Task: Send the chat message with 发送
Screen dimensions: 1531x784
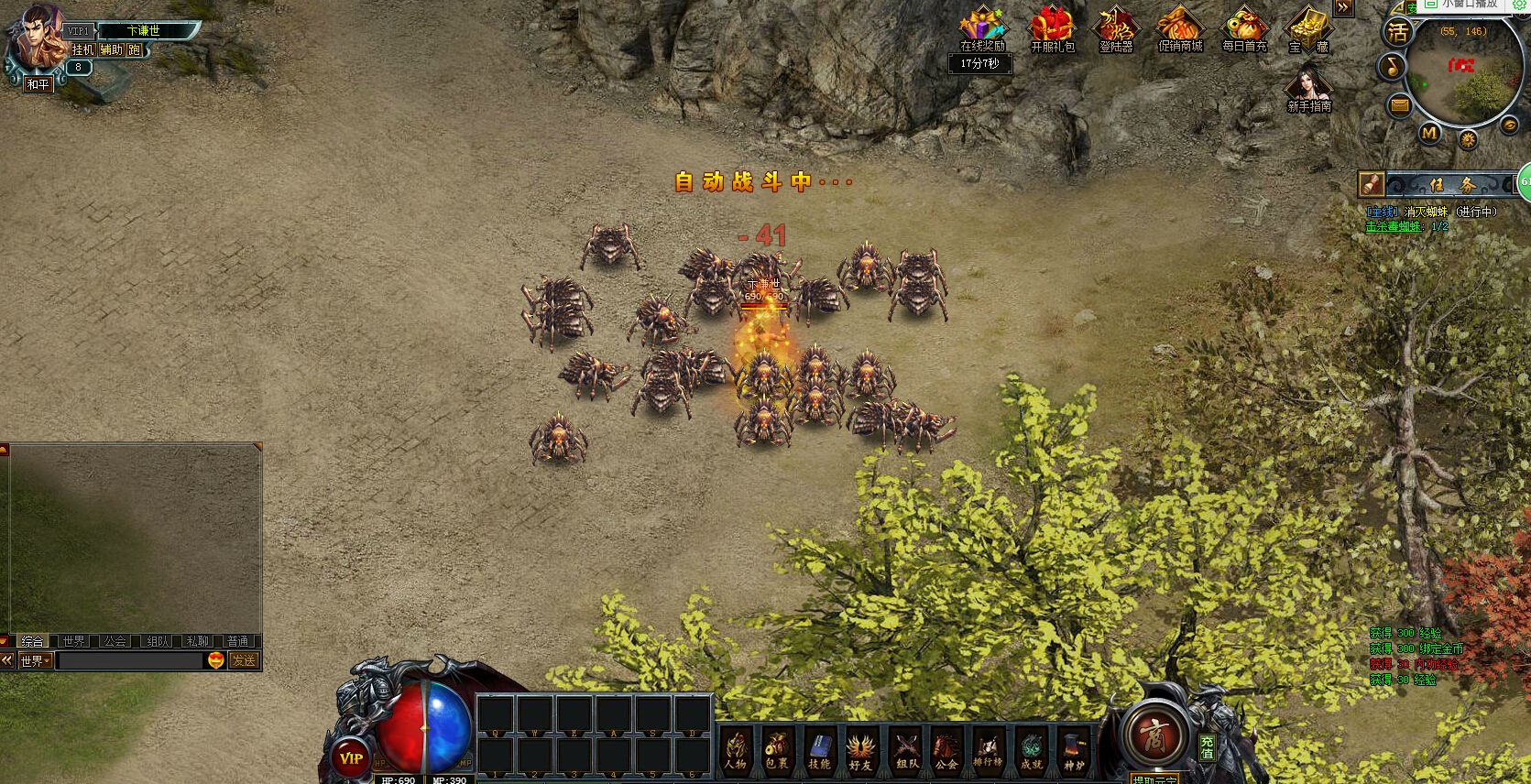Action: tap(244, 660)
